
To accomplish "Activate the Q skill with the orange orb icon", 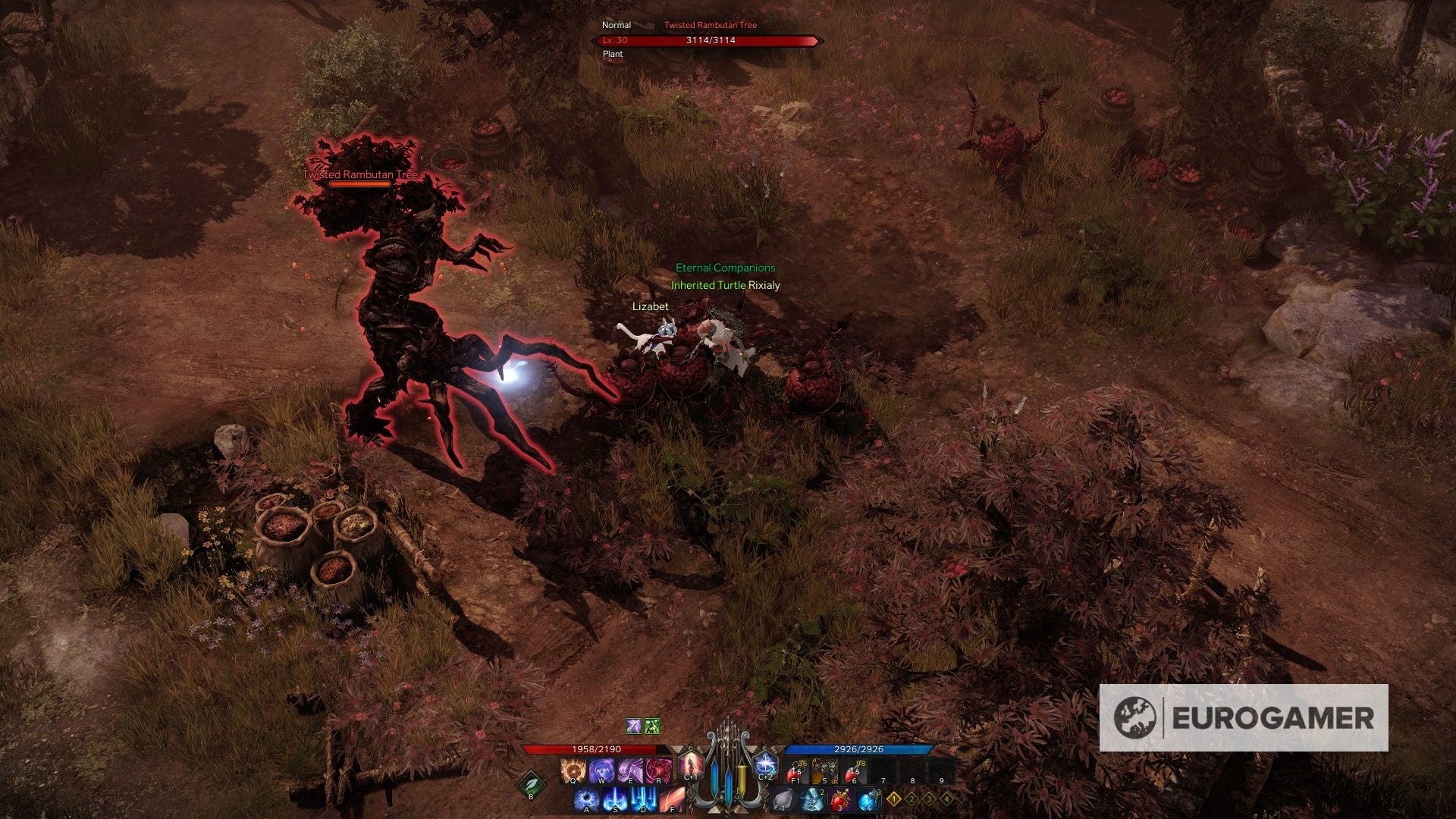I will 572,770.
